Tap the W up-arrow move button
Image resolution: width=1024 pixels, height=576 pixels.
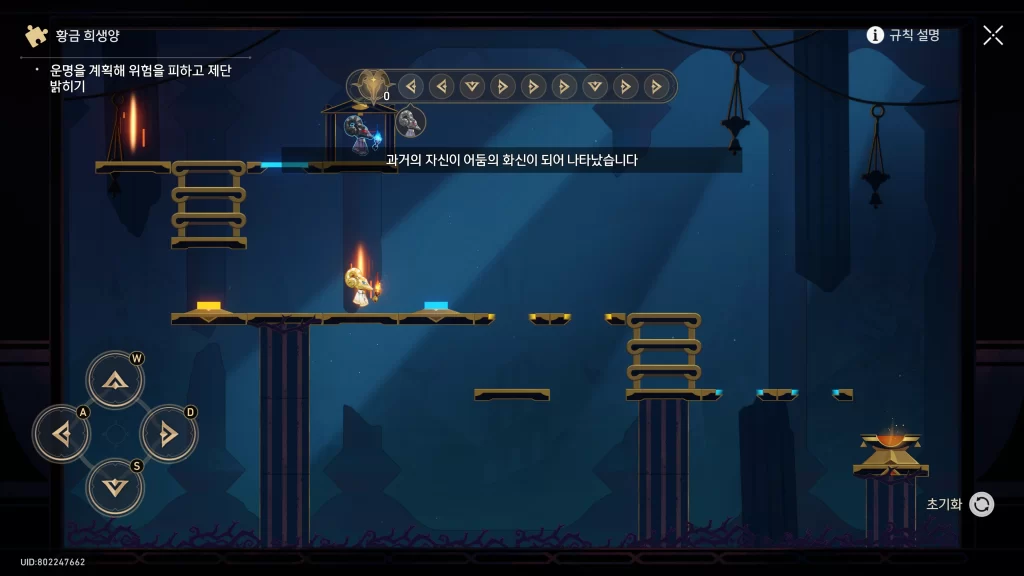pos(115,379)
